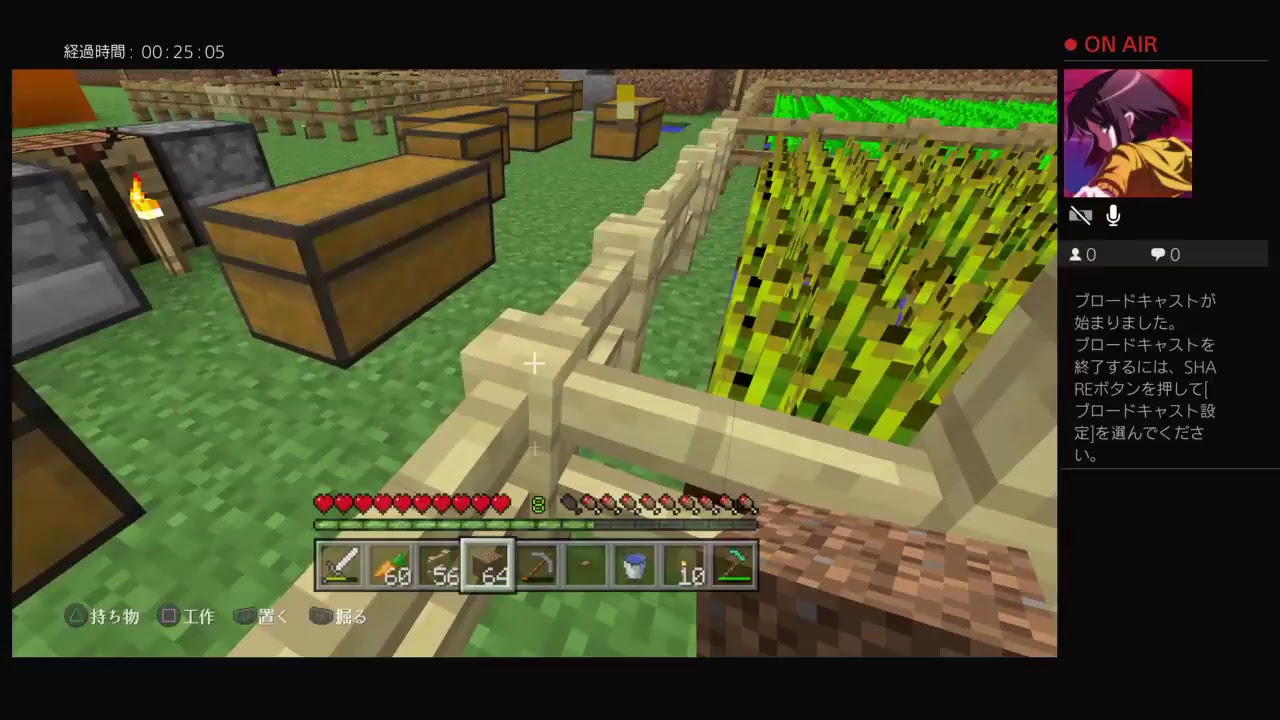Click the streamer avatar thumbnail
The image size is (1280, 720).
point(1127,133)
